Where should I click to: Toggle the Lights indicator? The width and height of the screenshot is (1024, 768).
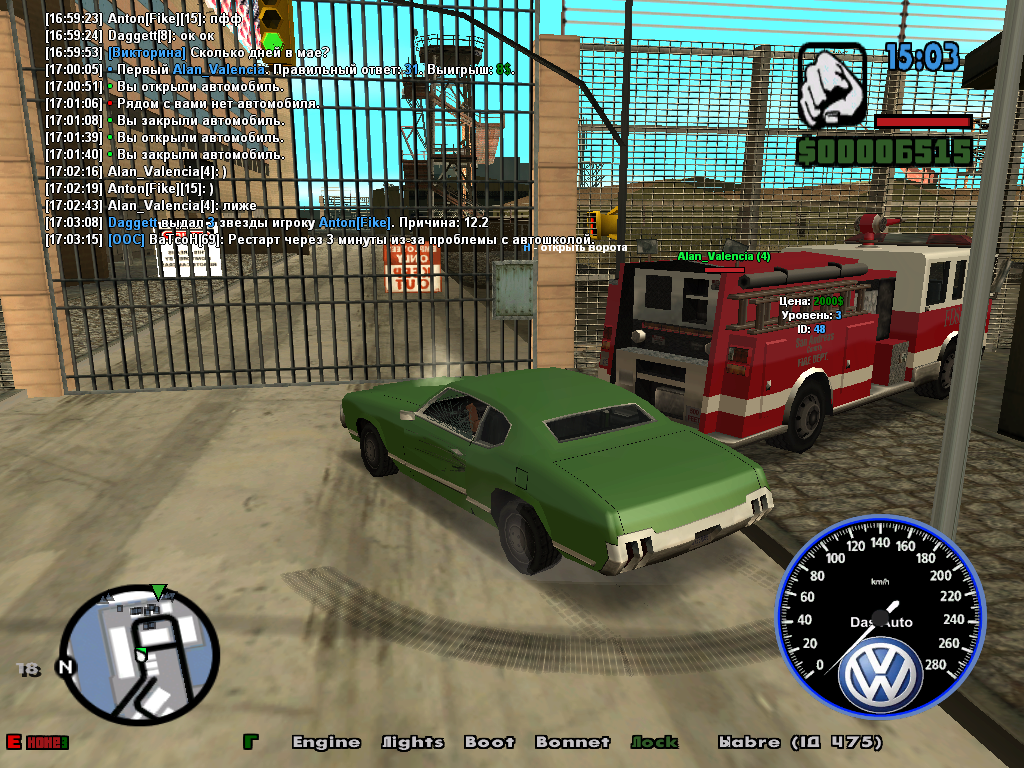coord(412,742)
